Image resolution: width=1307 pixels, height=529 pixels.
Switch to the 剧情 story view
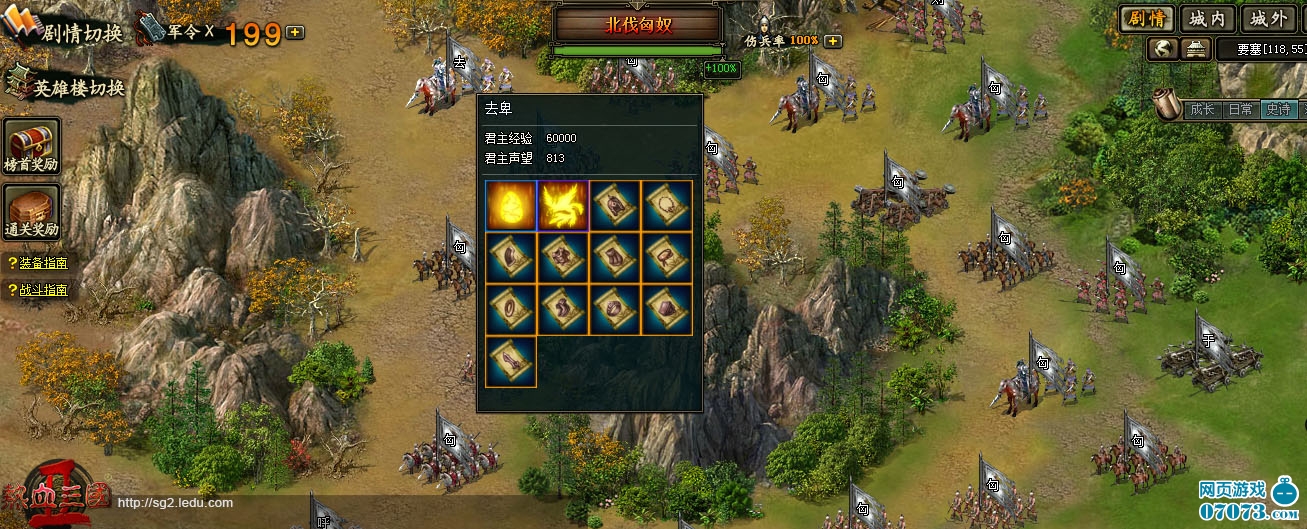(1146, 18)
